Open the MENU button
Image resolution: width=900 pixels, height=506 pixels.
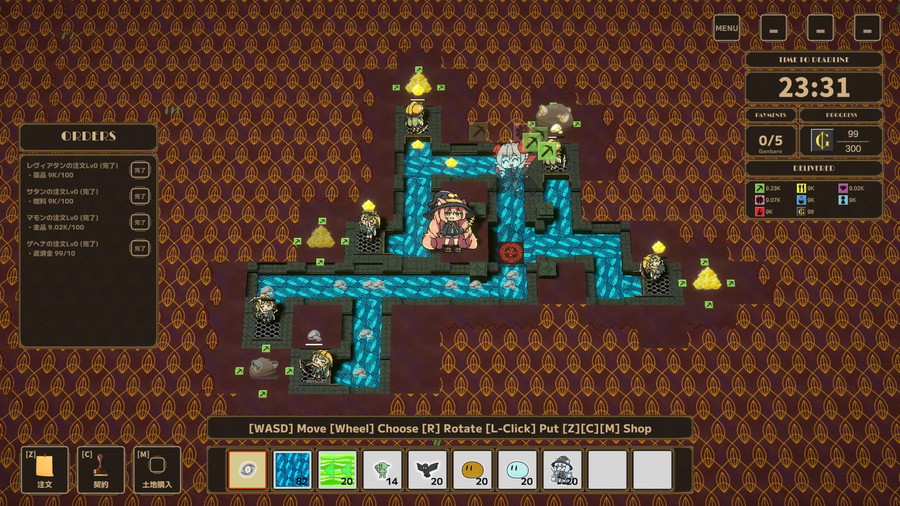[727, 28]
